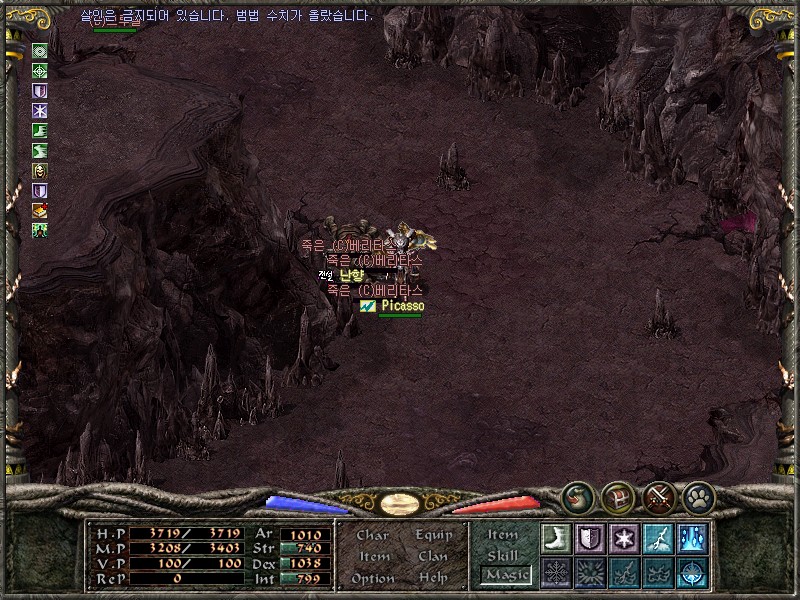The image size is (800, 600).
Task: Cast the glowing compass star spell
Action: [x=692, y=572]
